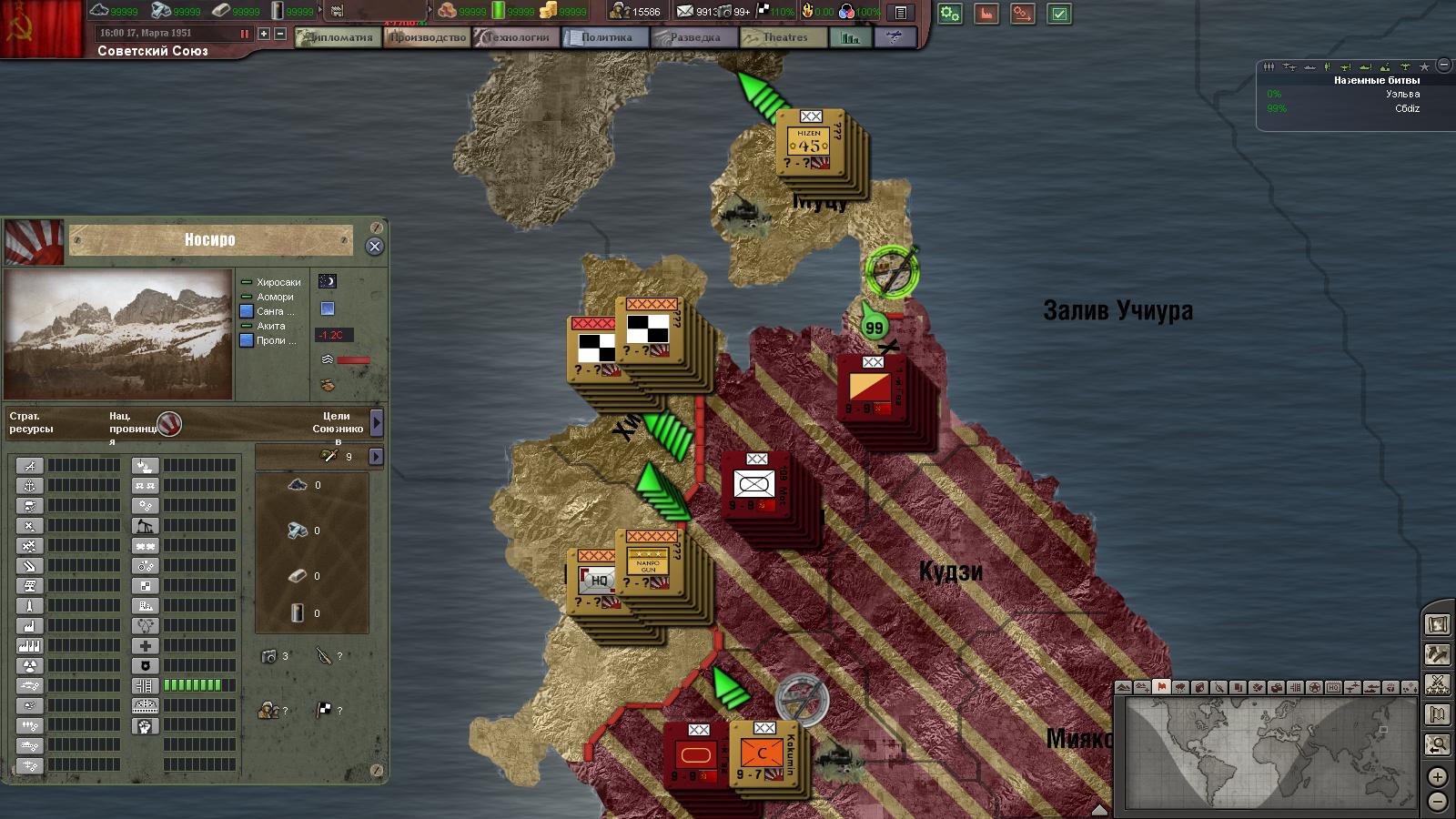Open the Разведка (Intelligence) tab

(x=693, y=37)
